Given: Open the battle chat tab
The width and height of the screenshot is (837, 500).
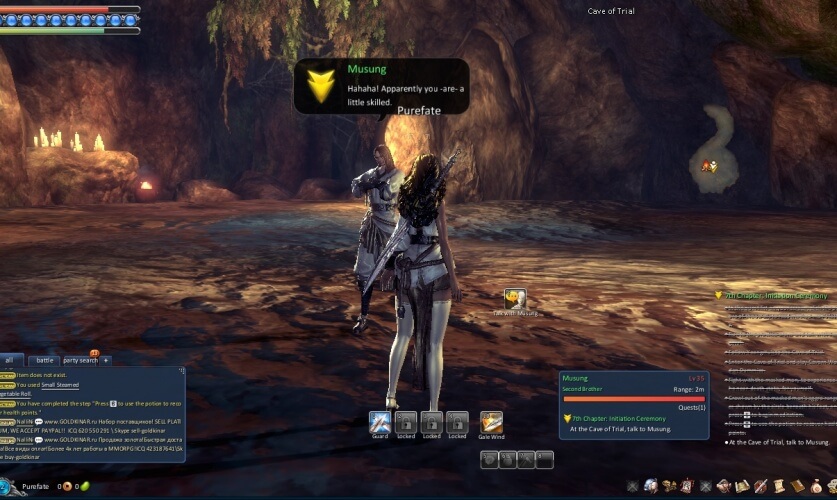Looking at the screenshot, I should (44, 360).
